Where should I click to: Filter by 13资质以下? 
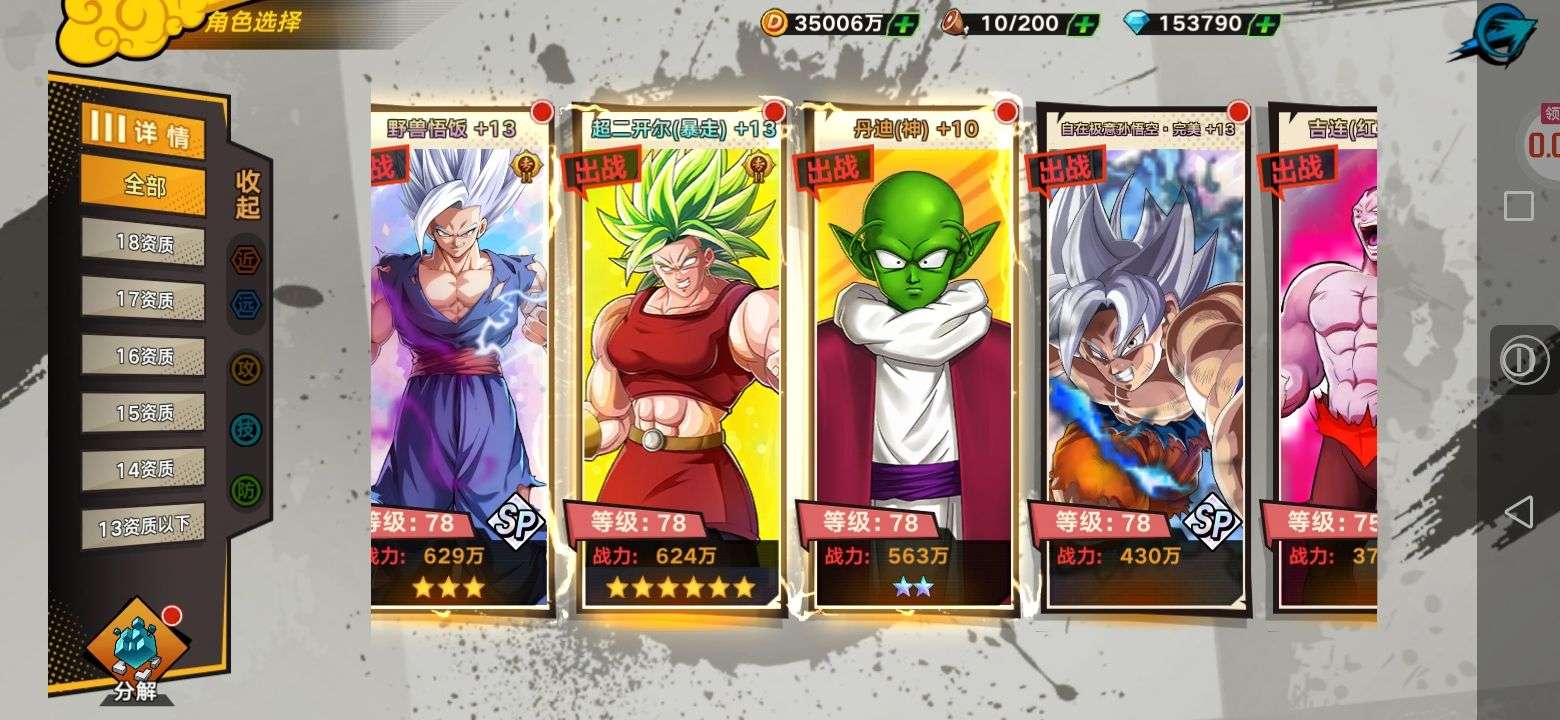[x=143, y=526]
